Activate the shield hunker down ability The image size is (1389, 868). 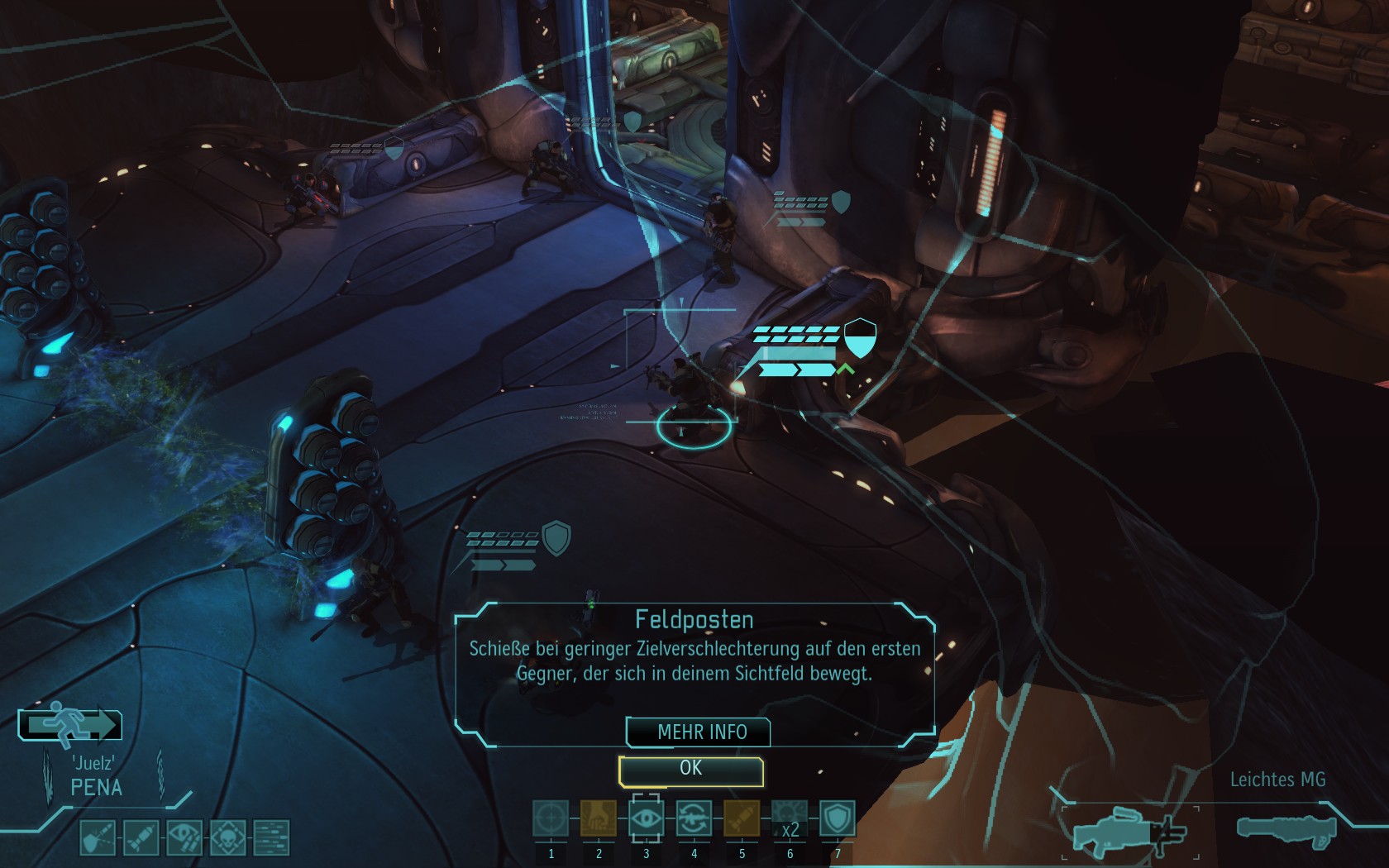(x=837, y=819)
